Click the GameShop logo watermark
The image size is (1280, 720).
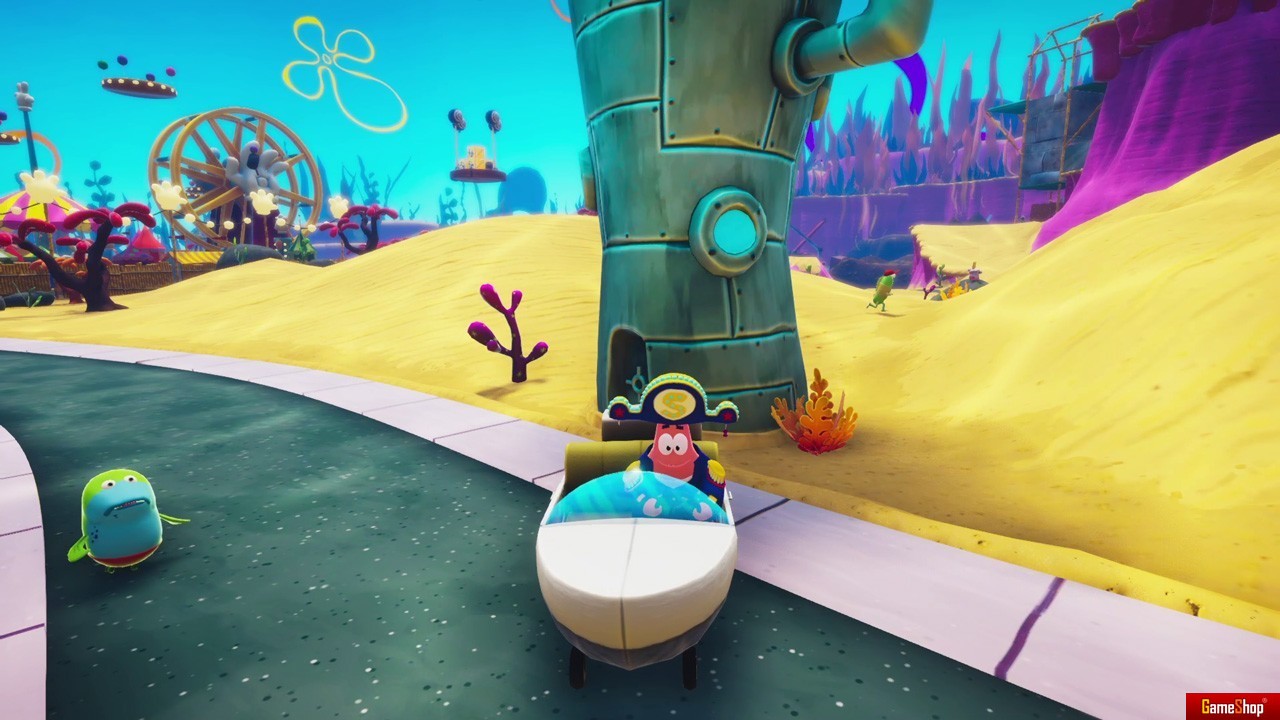click(x=1232, y=706)
